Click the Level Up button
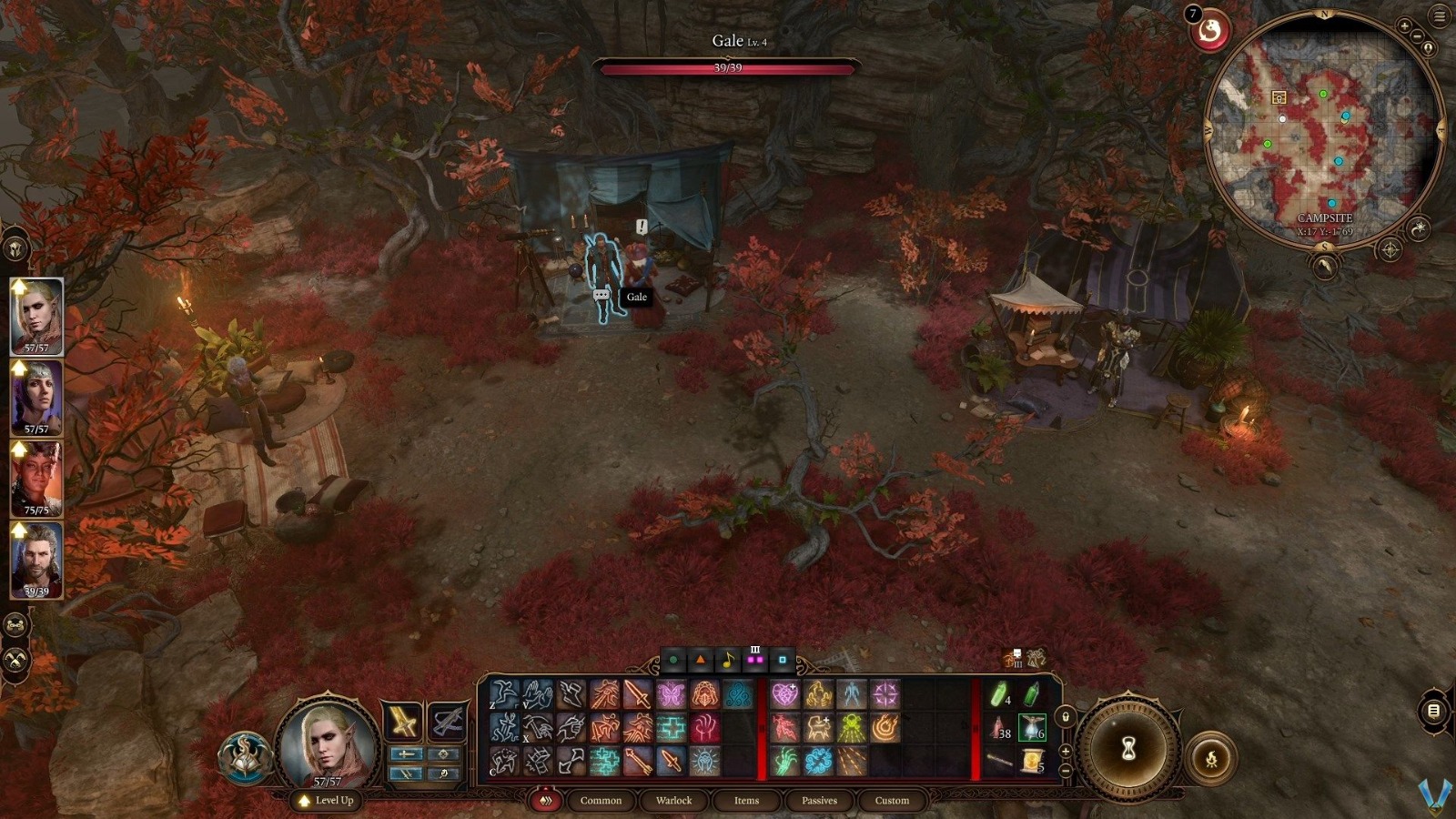Screen dimensions: 1456x819 [x=325, y=802]
